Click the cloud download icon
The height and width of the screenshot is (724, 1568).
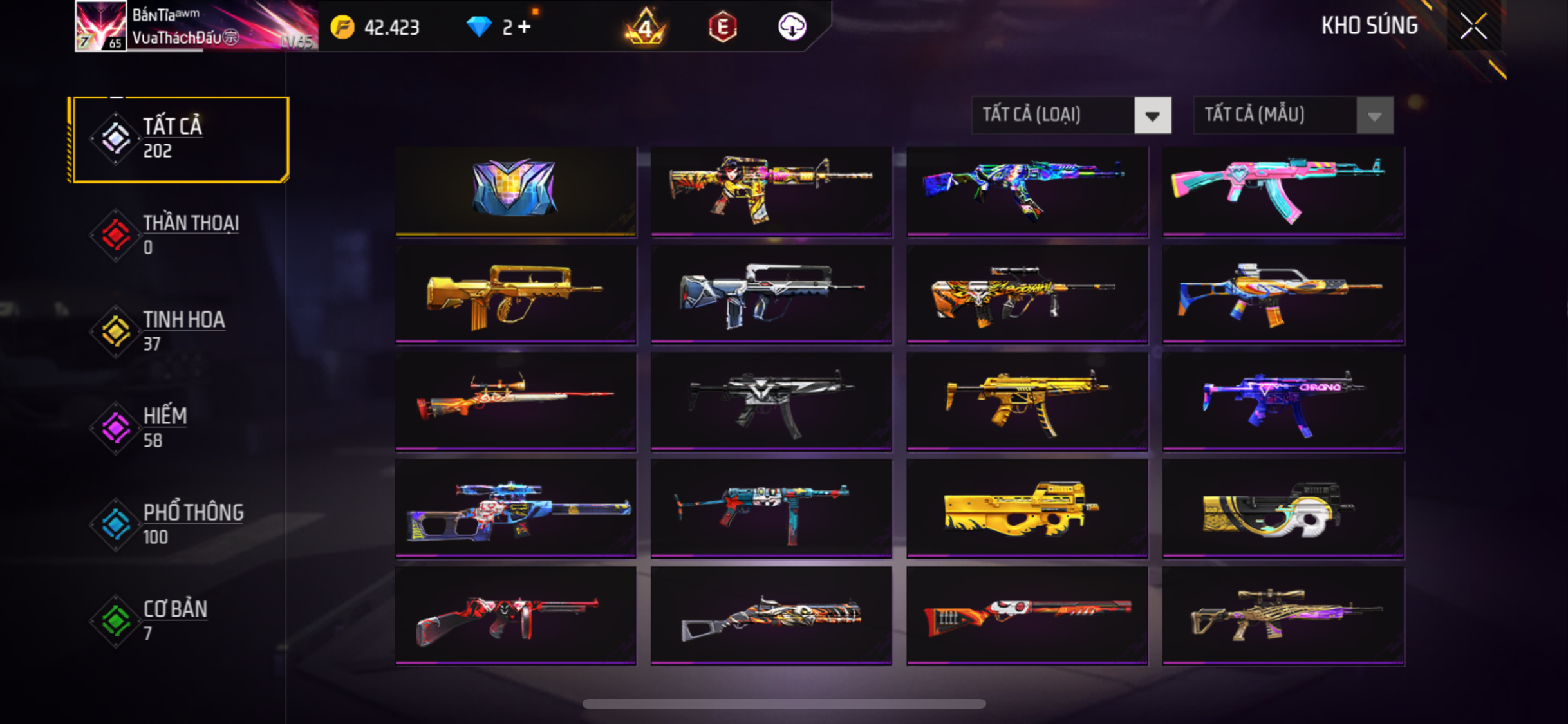pyautogui.click(x=792, y=27)
